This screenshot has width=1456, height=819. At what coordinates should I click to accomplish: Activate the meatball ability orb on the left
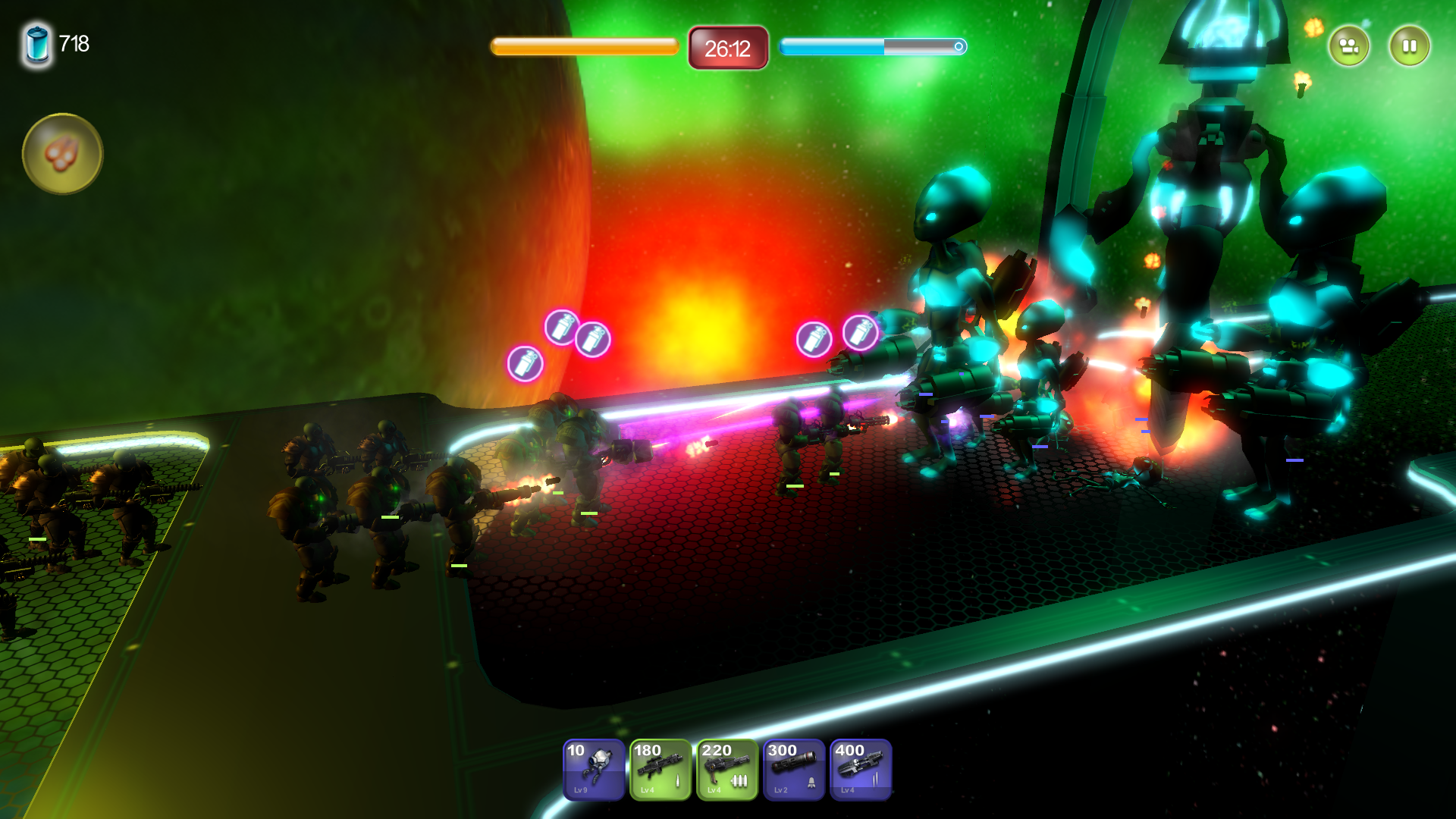click(x=62, y=153)
